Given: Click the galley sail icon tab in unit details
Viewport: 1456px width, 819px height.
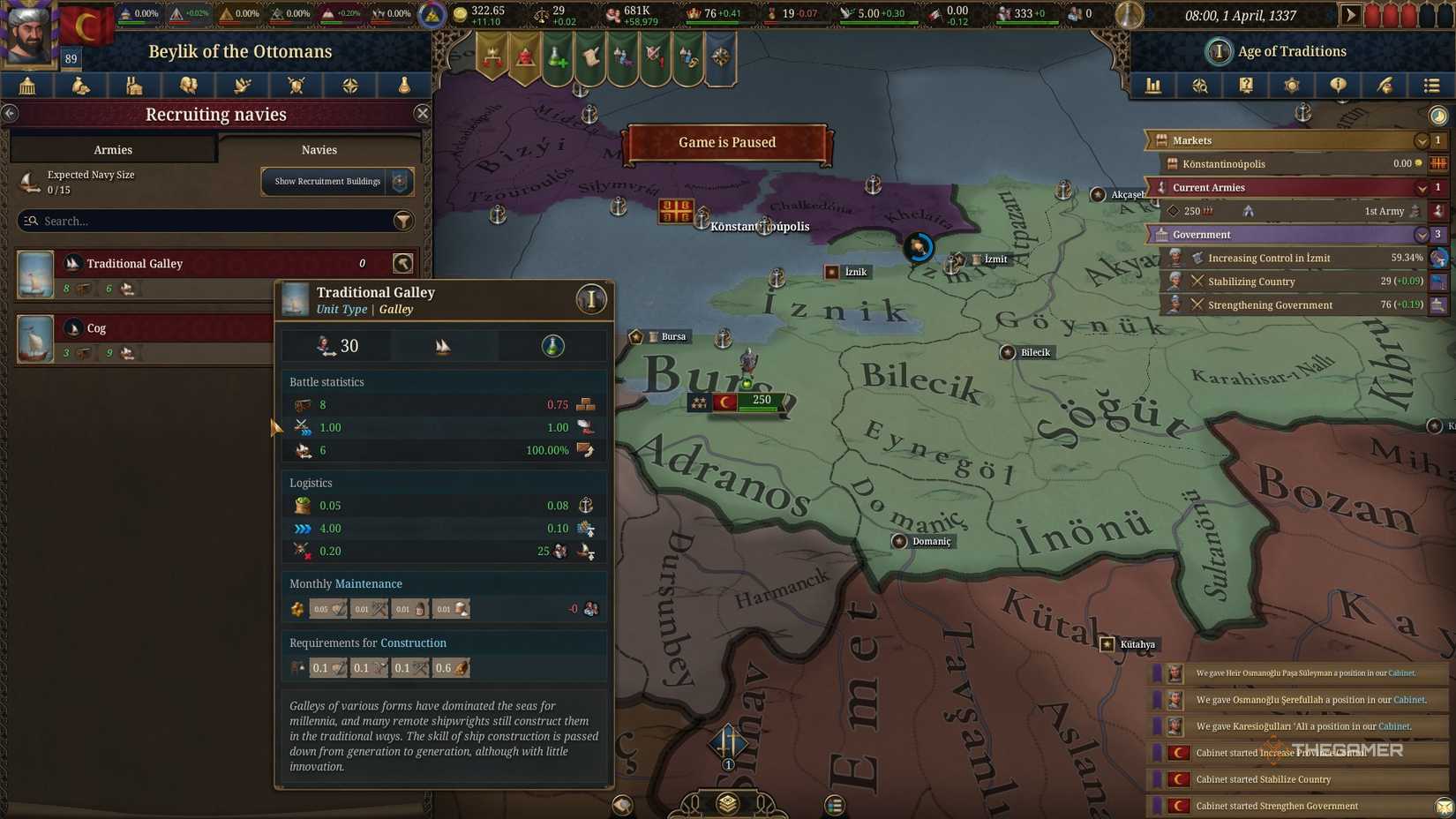Looking at the screenshot, I should click(444, 346).
